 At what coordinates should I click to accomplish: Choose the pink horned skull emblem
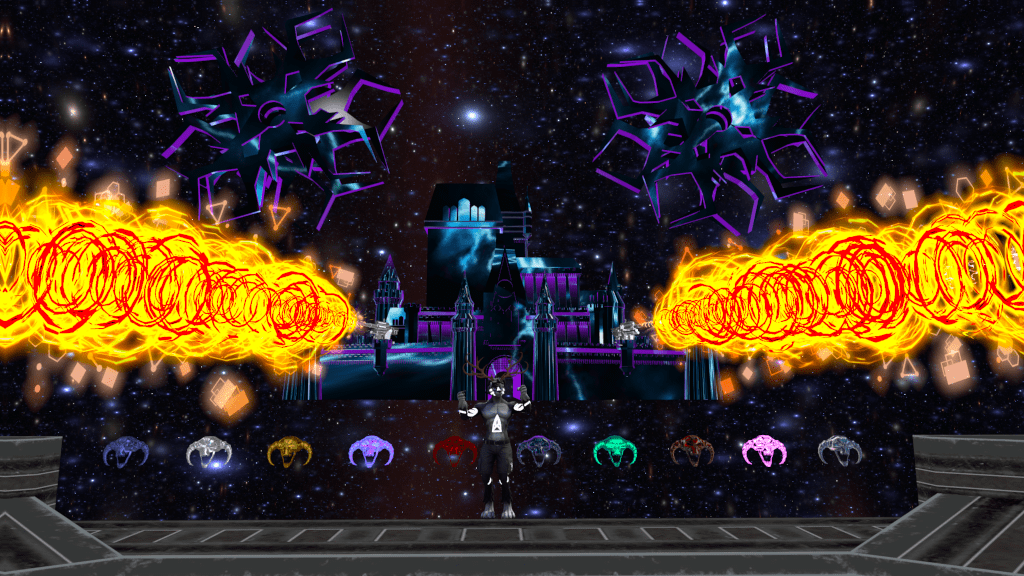(764, 452)
